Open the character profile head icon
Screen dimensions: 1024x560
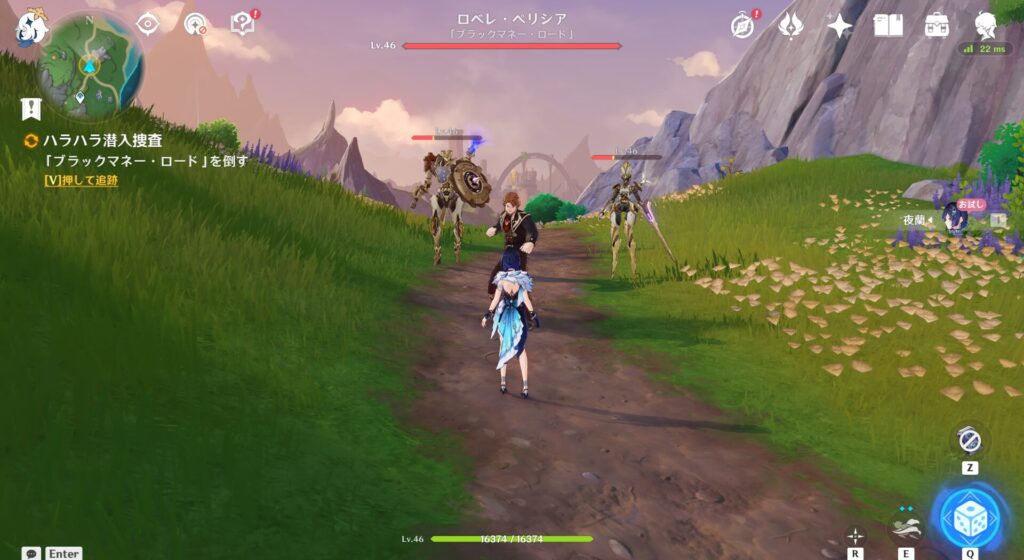985,24
